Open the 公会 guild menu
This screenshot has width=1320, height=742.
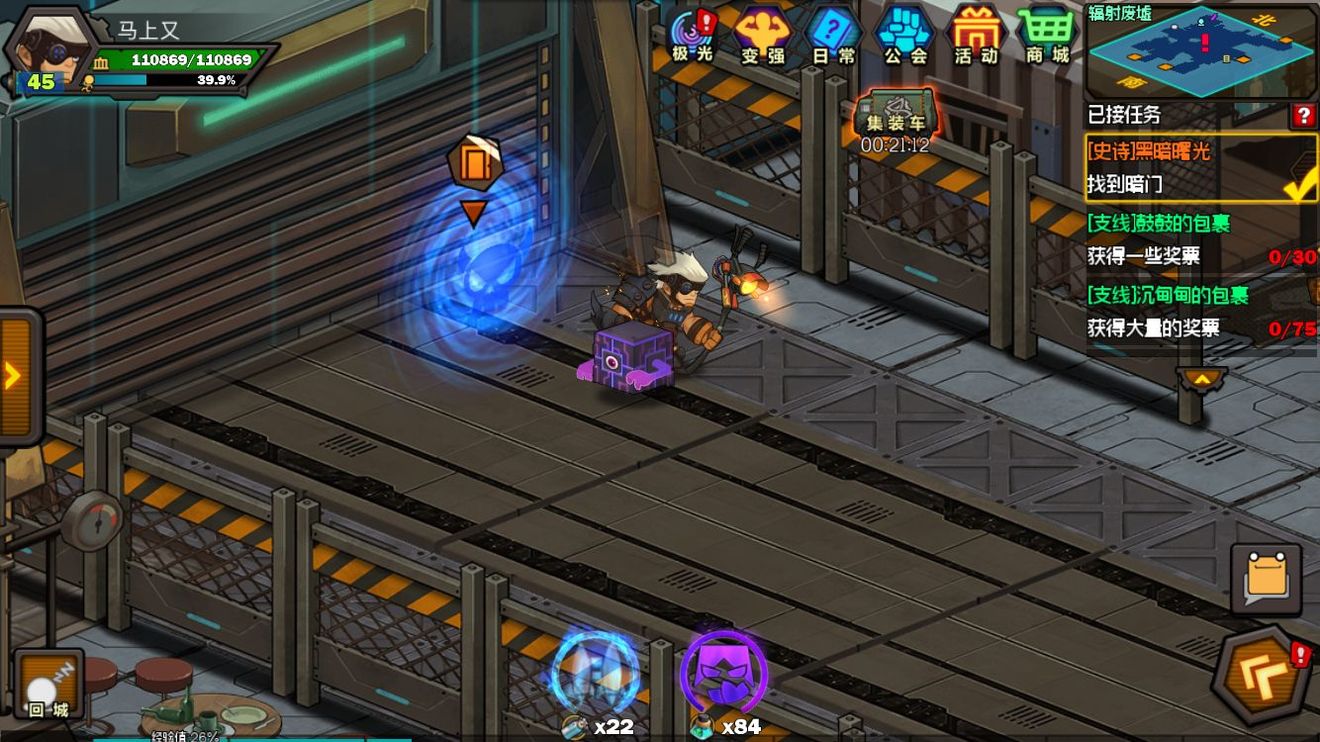(x=905, y=35)
